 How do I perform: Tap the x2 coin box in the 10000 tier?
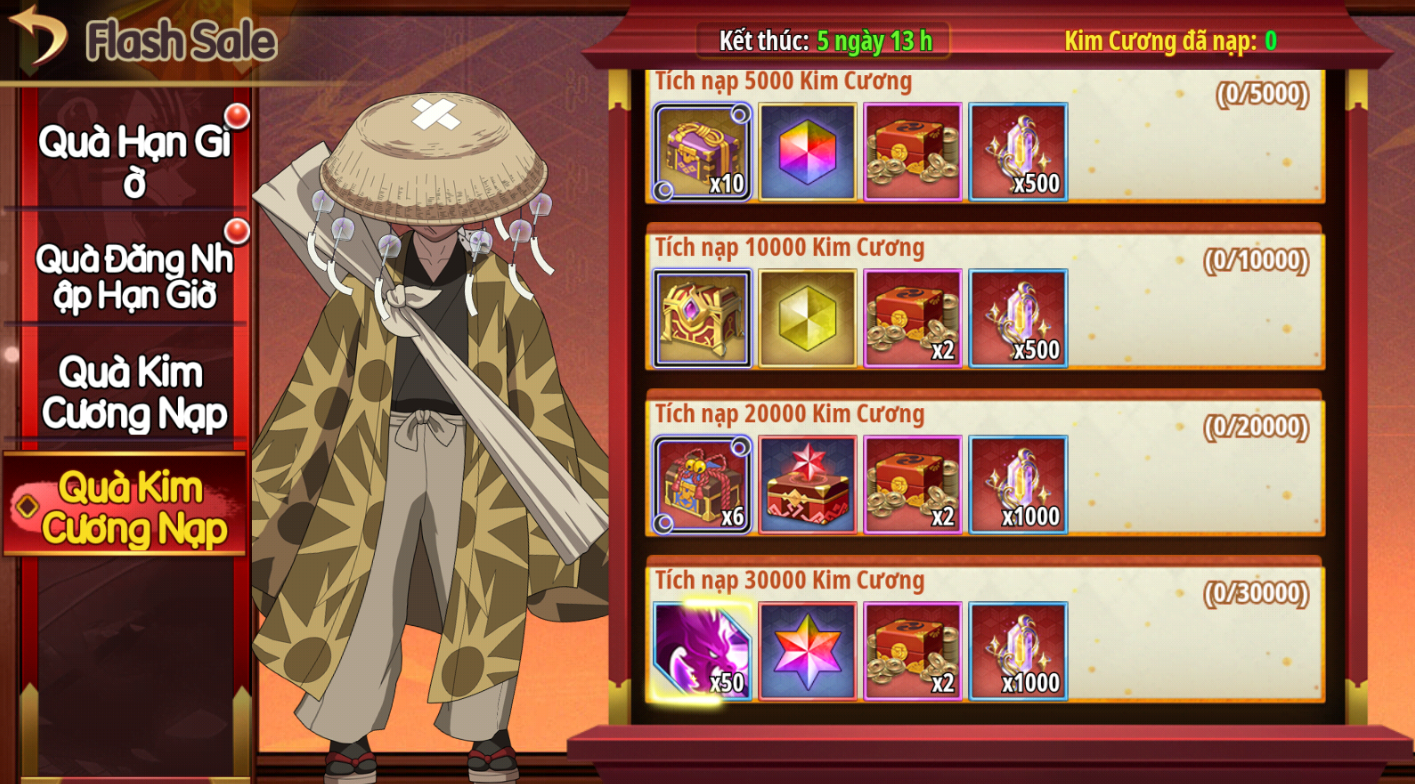coord(912,318)
